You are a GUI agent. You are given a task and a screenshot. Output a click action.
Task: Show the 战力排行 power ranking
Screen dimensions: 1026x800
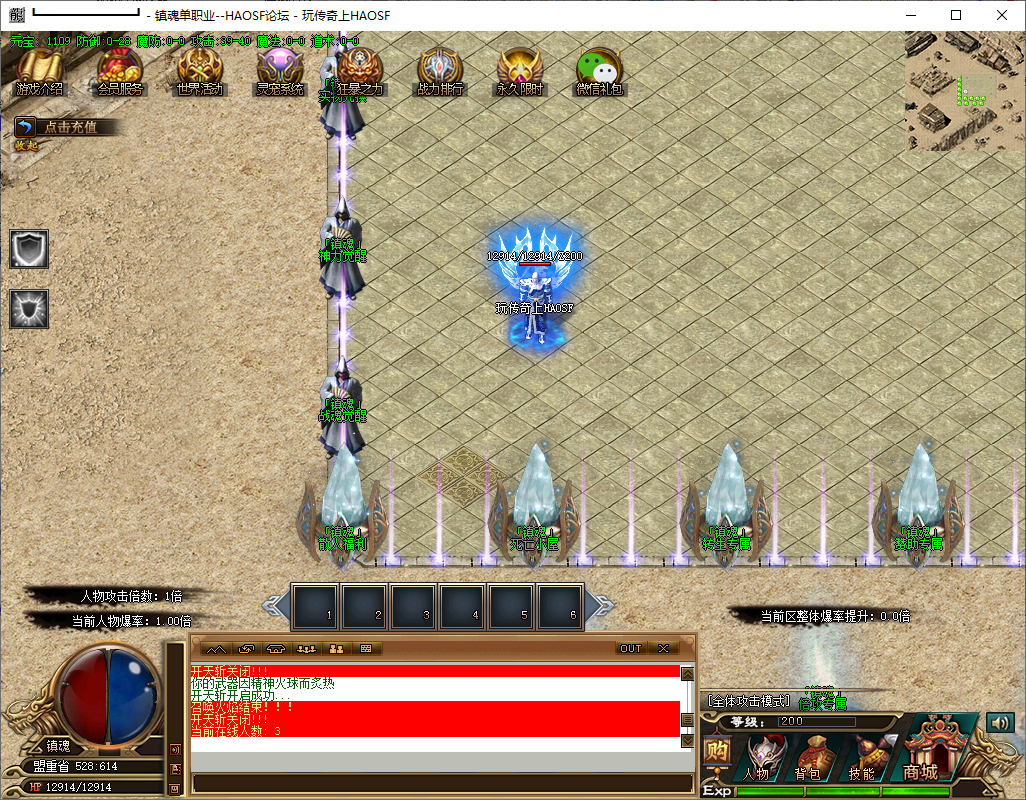[x=440, y=70]
